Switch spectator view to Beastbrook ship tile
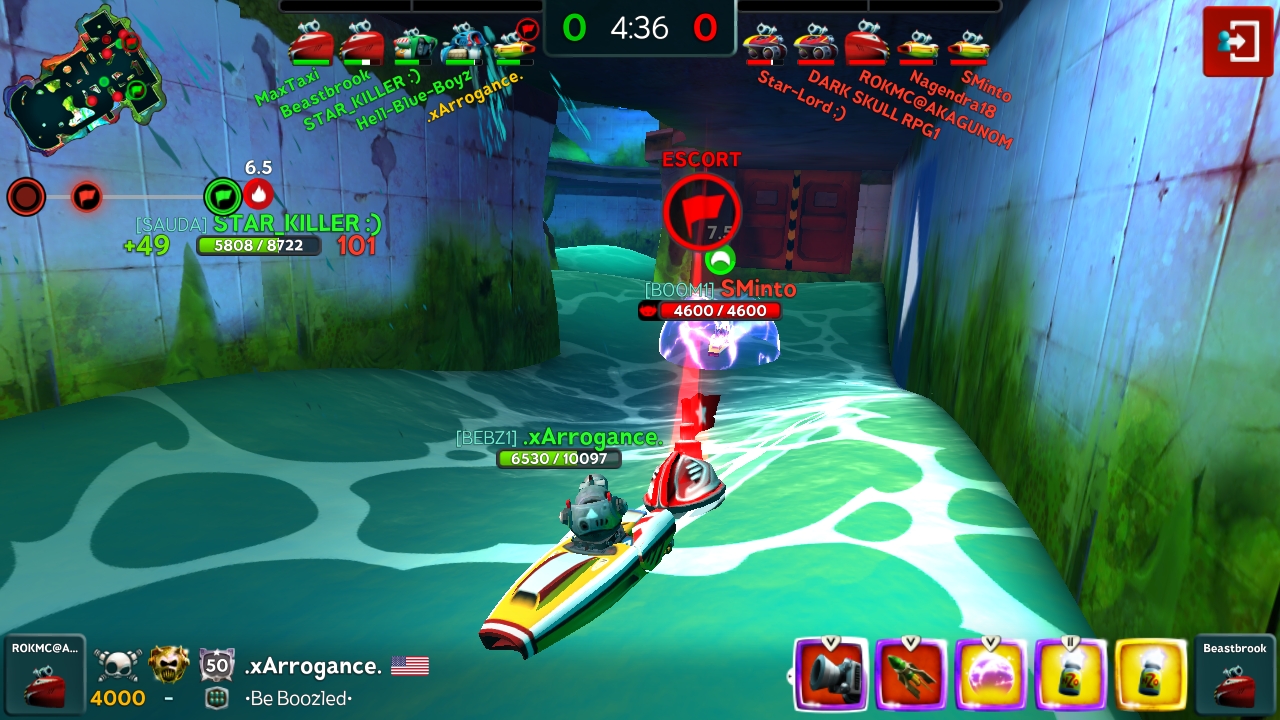The image size is (1280, 720). coord(1235,676)
